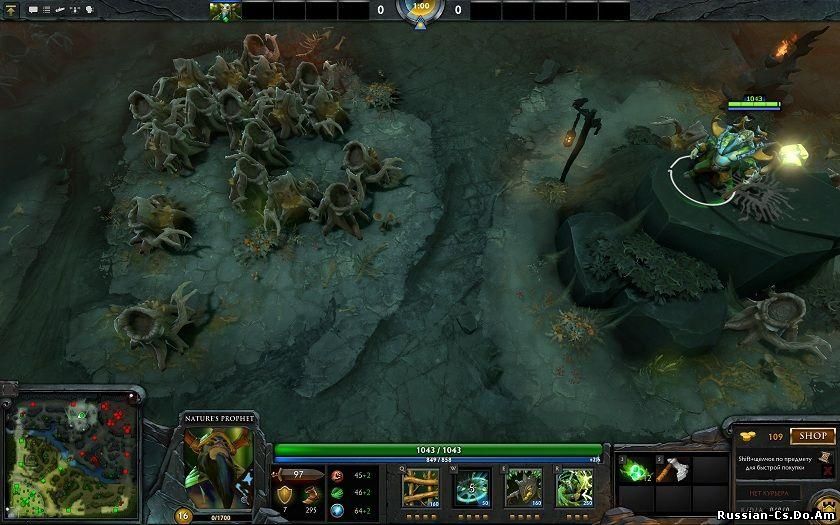Open the chat speech-bubble icon

(33, 10)
